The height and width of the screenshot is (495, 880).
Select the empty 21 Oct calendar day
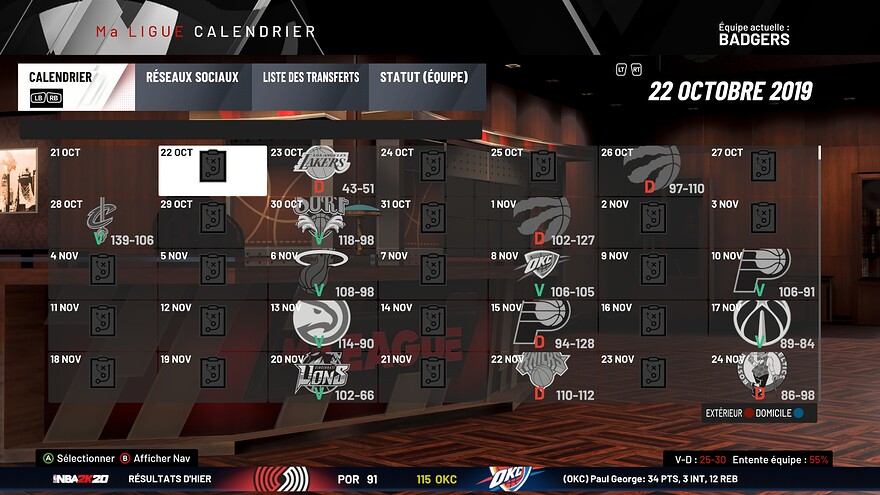click(102, 170)
